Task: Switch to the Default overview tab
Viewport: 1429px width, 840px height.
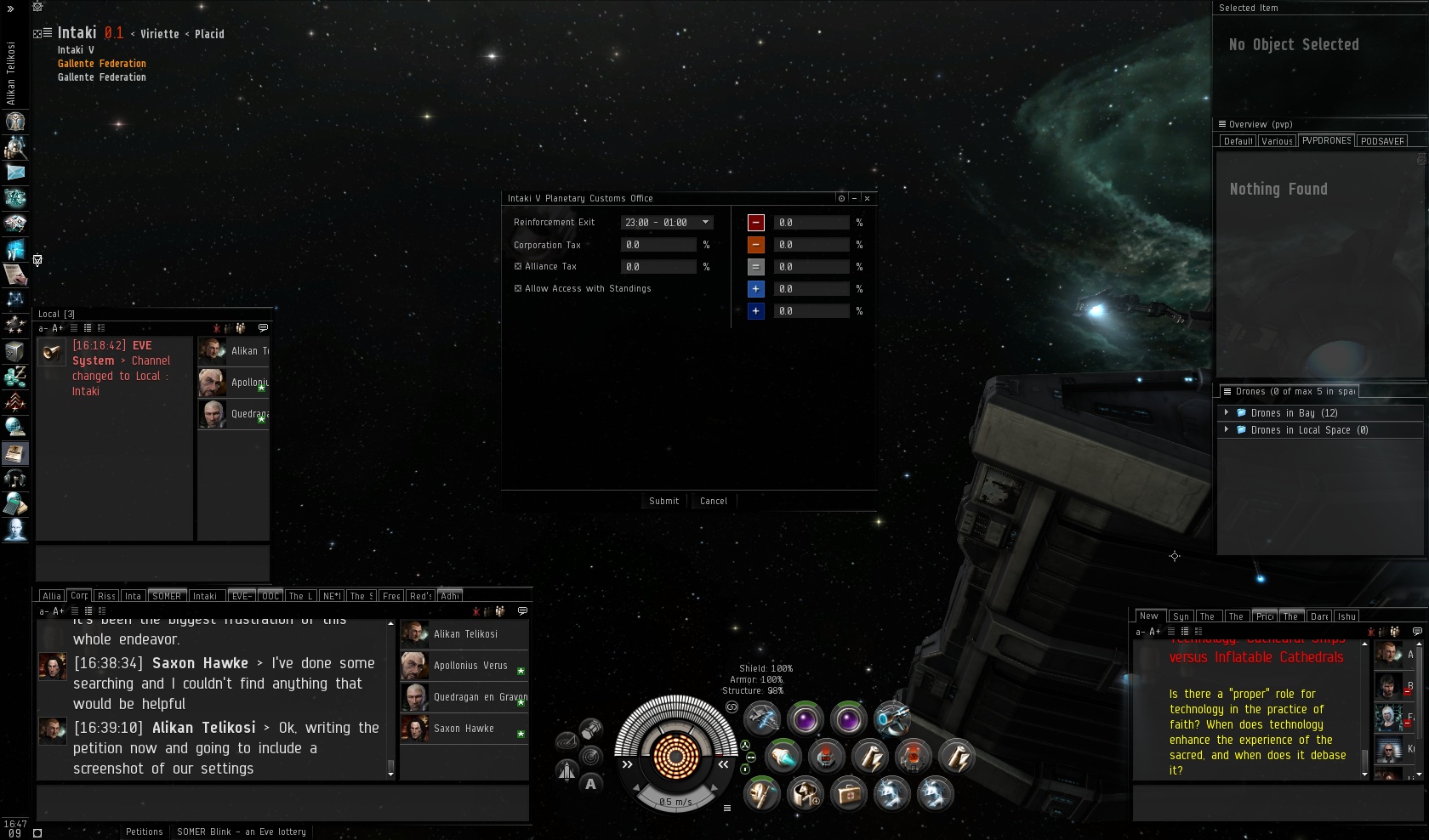Action: coord(1238,141)
